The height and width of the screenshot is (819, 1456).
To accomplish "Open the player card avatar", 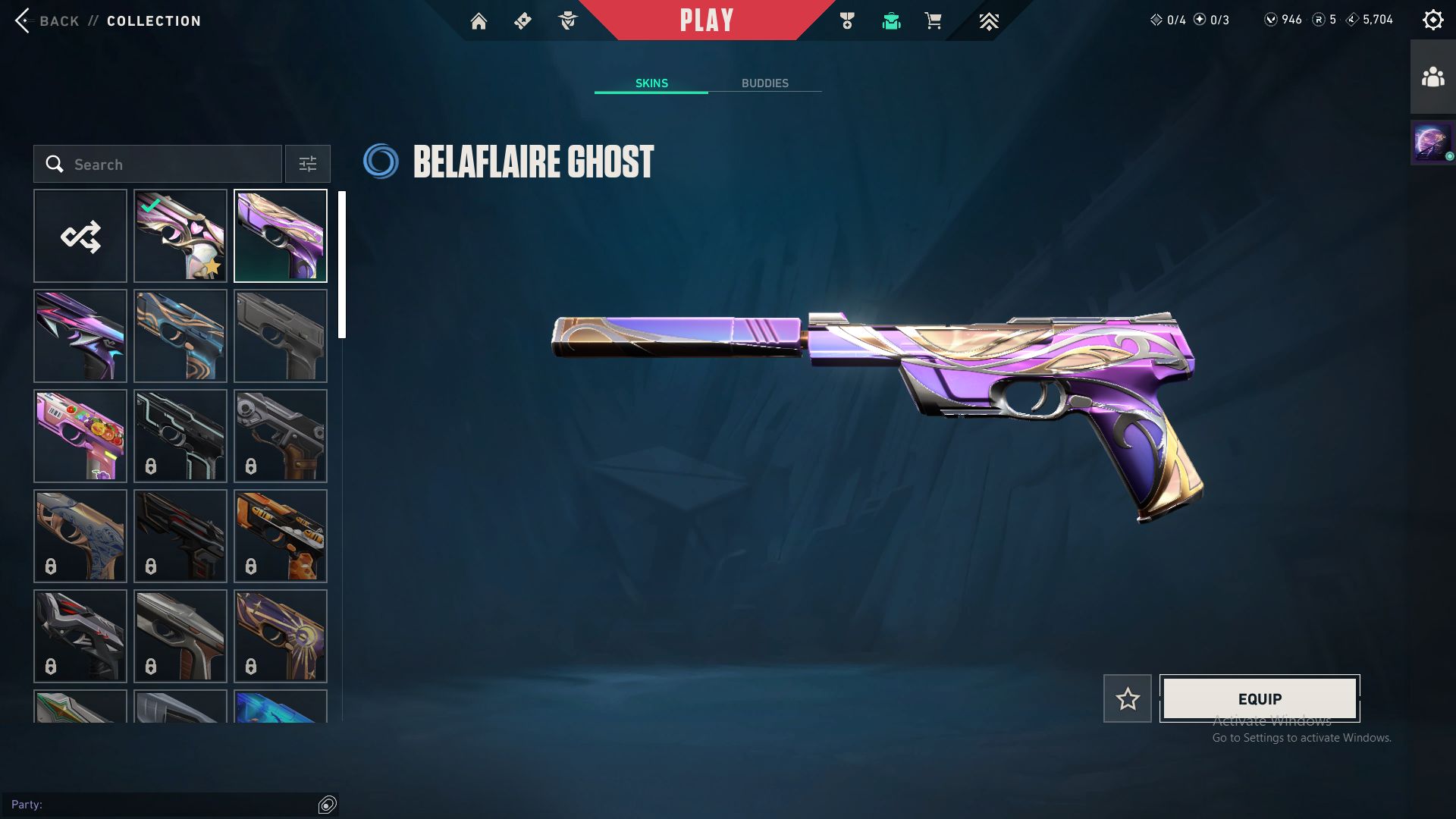I will [1432, 142].
